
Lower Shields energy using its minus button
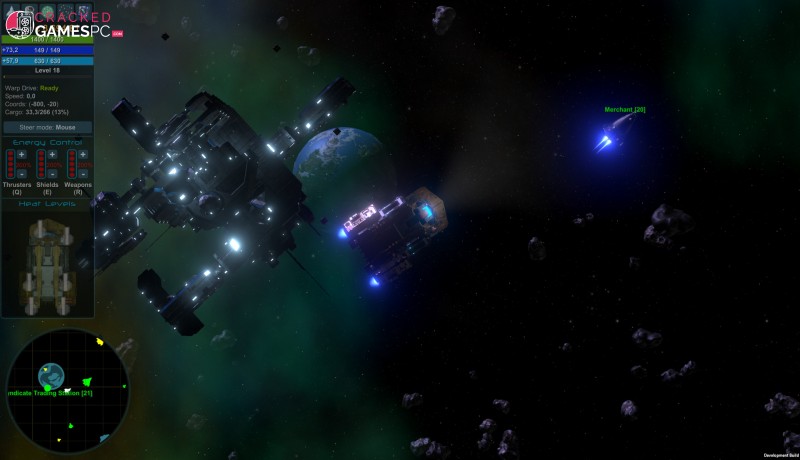pos(52,174)
